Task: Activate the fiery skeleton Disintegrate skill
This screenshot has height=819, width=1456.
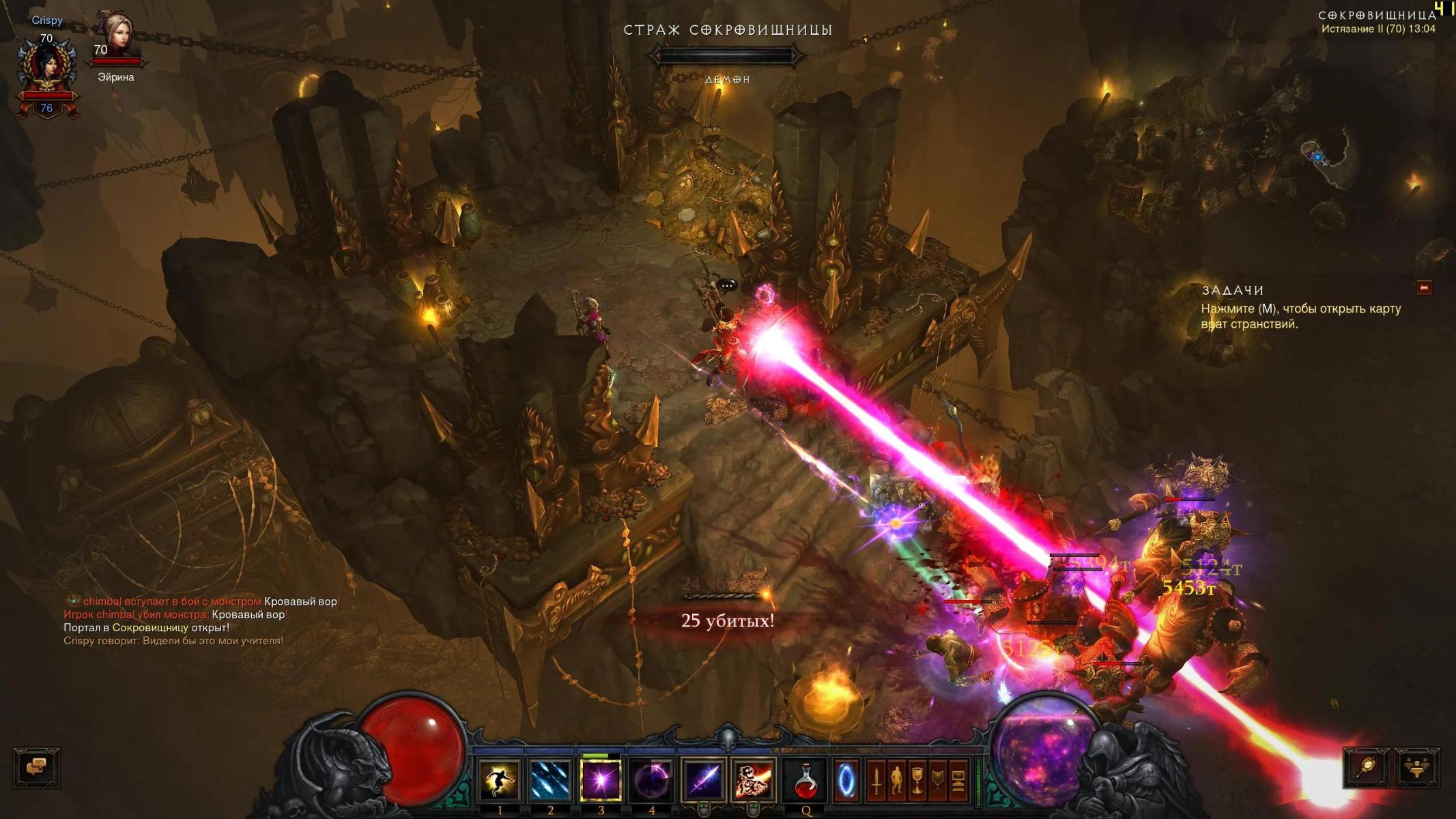Action: (x=754, y=779)
